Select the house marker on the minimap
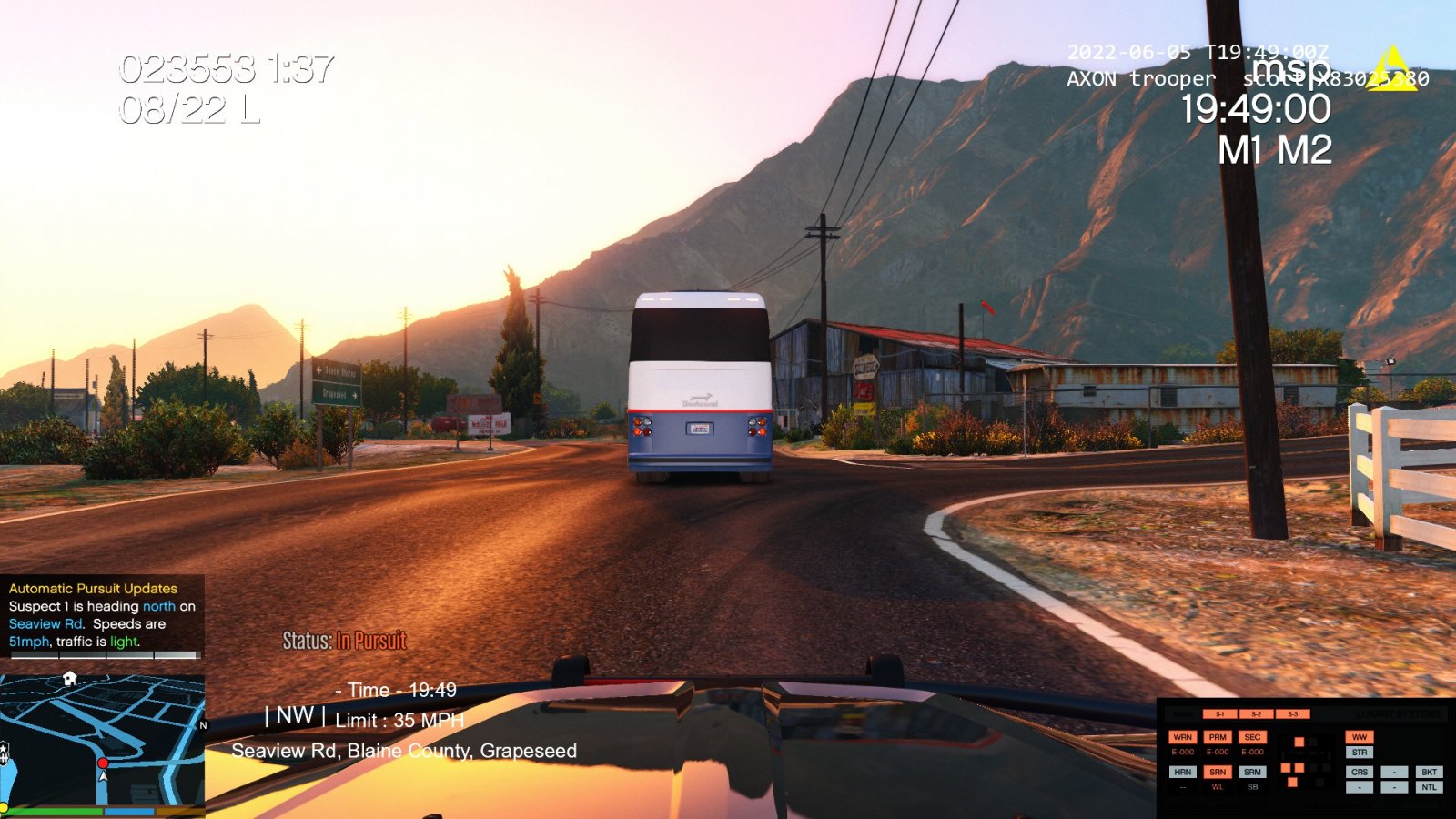Viewport: 1456px width, 819px height. (70, 679)
